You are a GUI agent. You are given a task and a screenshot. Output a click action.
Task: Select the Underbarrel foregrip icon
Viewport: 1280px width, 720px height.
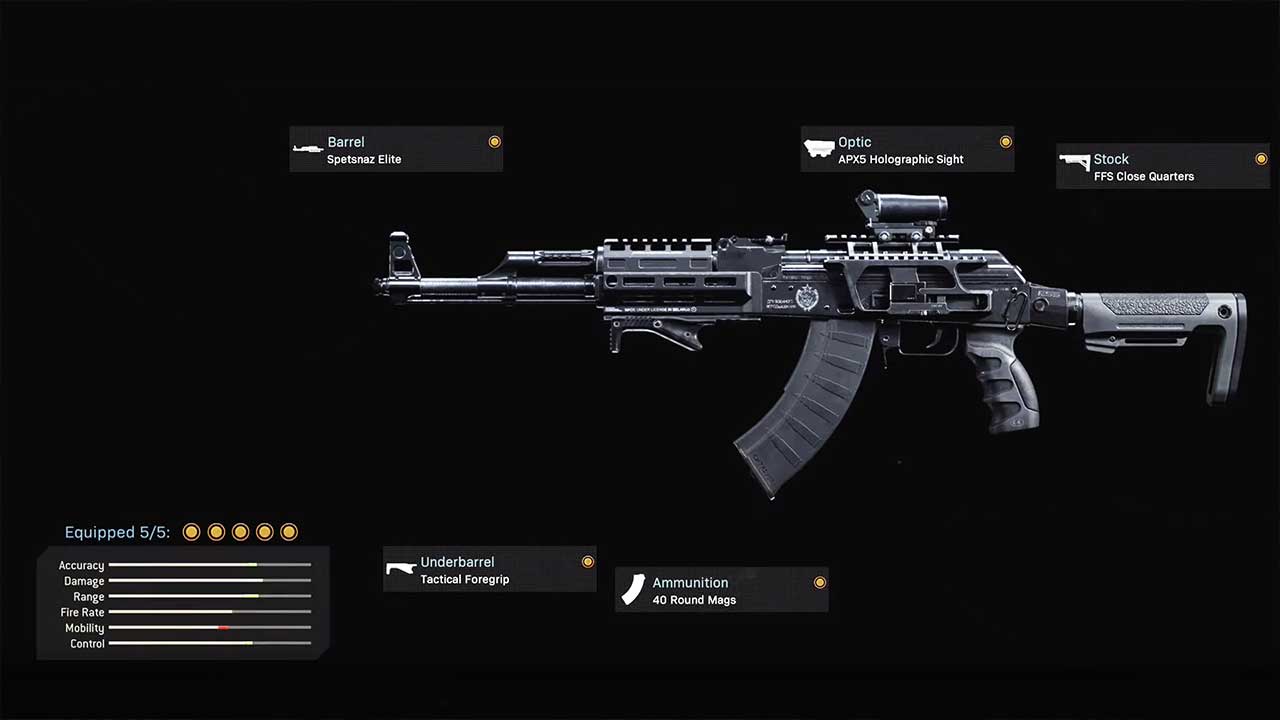[x=401, y=568]
